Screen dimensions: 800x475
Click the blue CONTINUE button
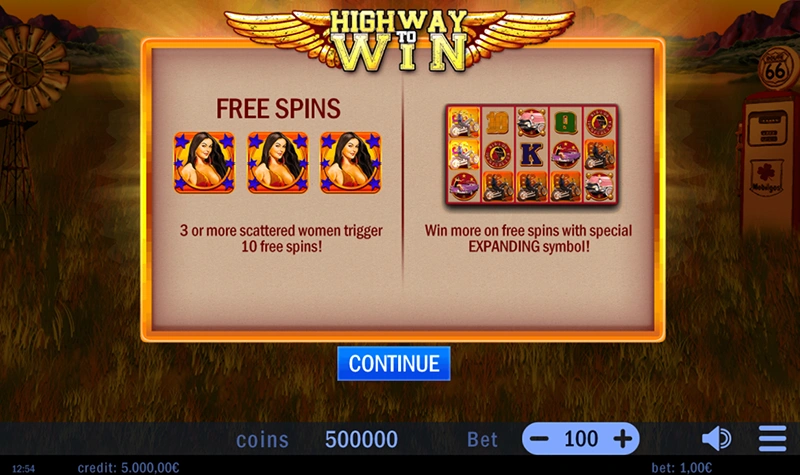394,364
